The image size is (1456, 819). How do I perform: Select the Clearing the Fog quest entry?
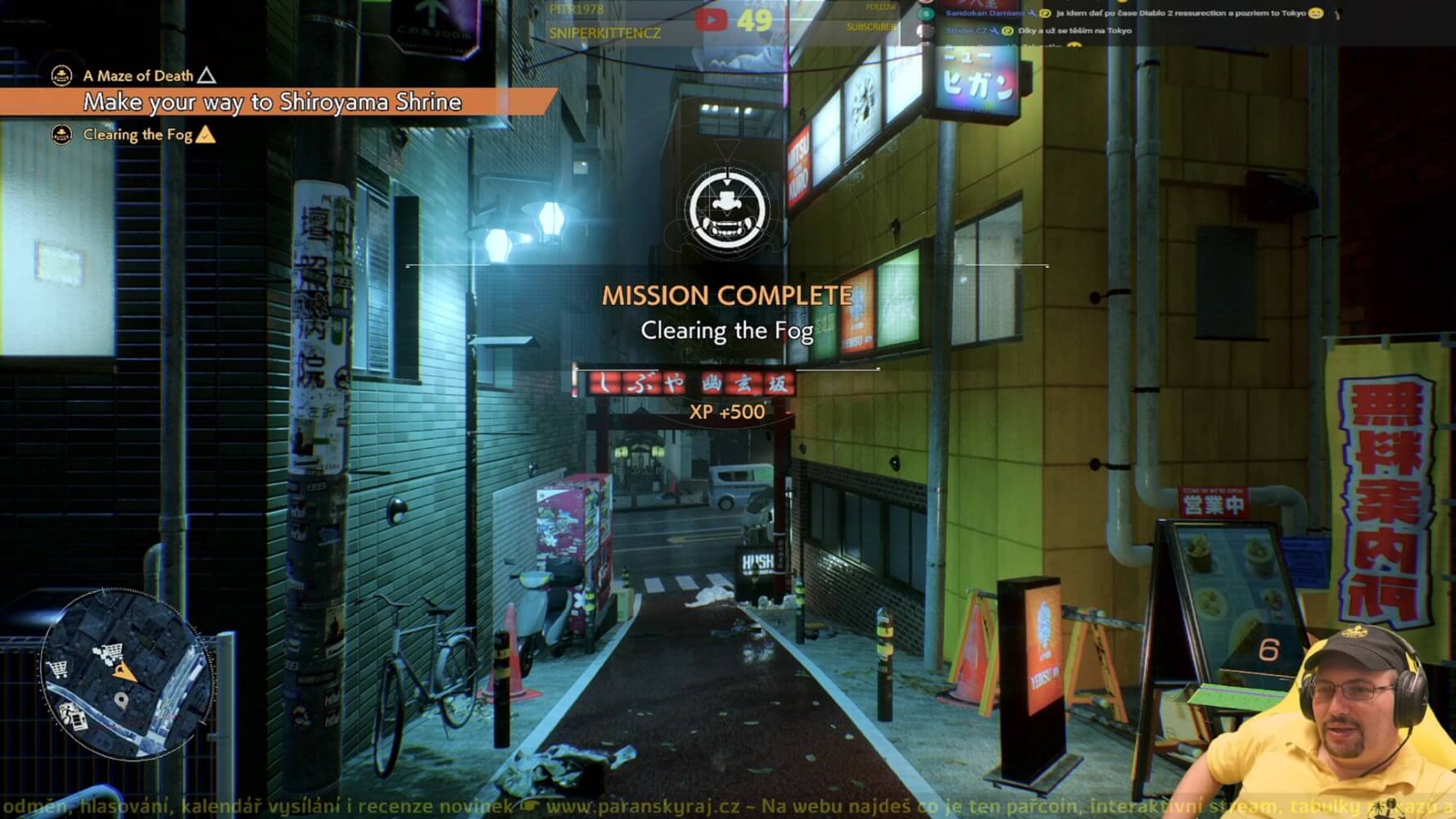(x=138, y=135)
